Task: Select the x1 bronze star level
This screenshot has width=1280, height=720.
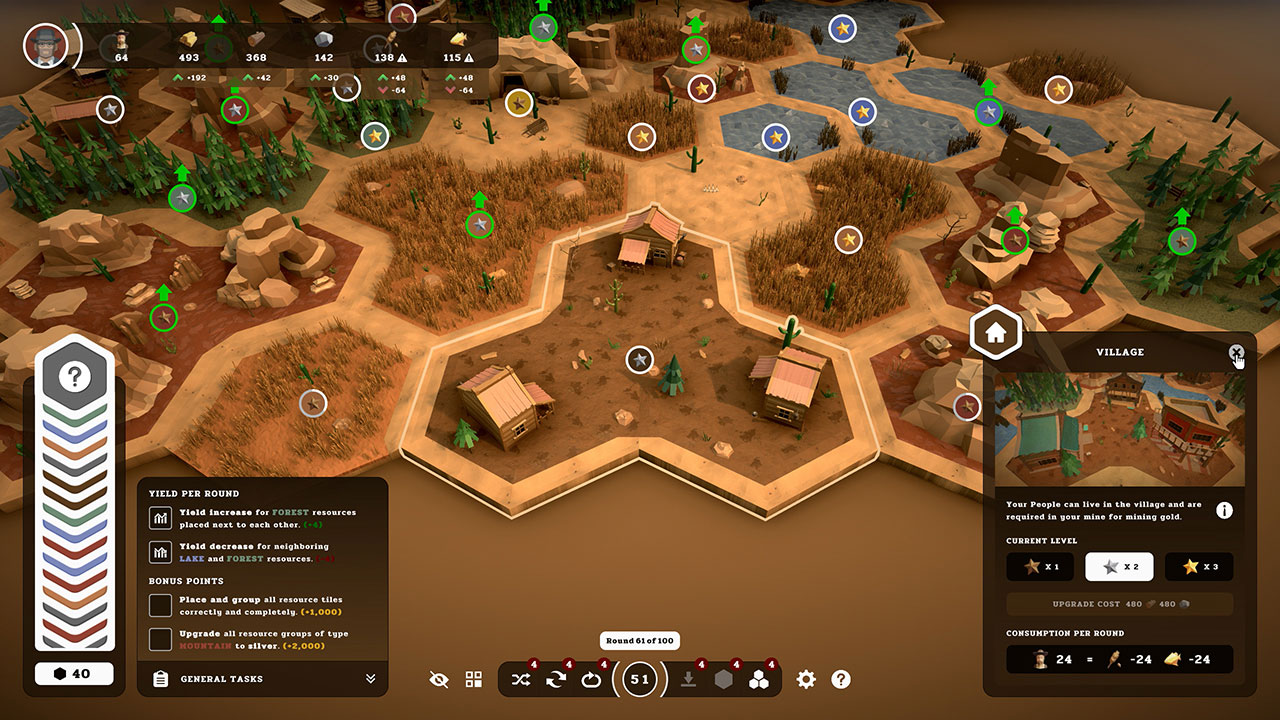Action: (1040, 567)
